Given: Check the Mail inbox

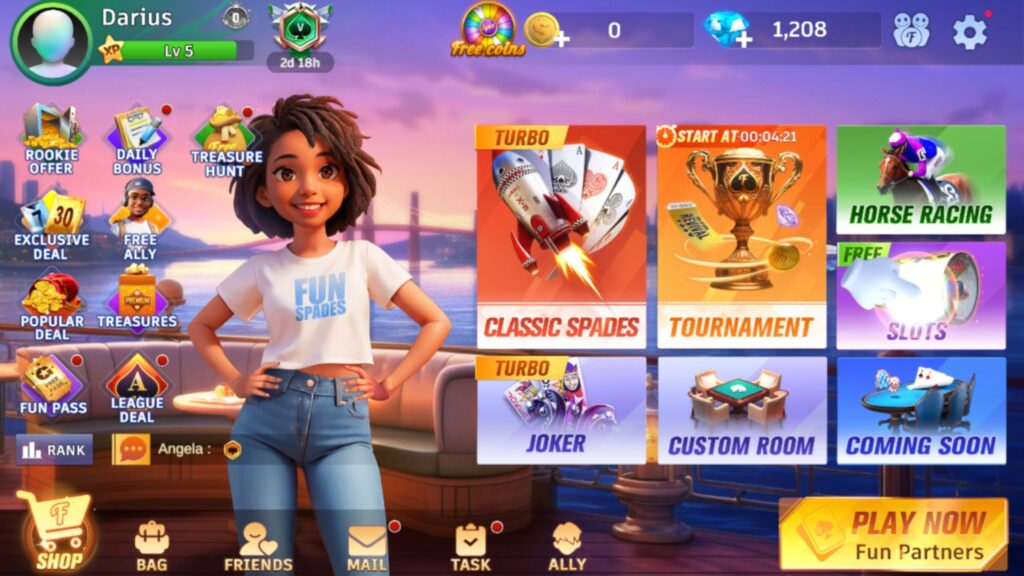Looking at the screenshot, I should pyautogui.click(x=367, y=547).
